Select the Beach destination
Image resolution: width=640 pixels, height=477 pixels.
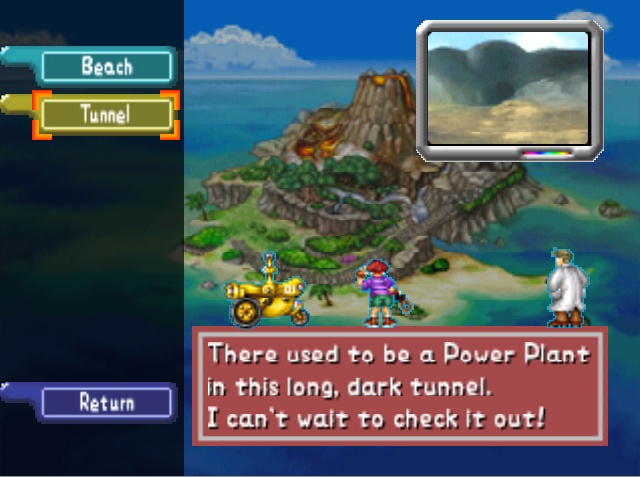[x=107, y=67]
